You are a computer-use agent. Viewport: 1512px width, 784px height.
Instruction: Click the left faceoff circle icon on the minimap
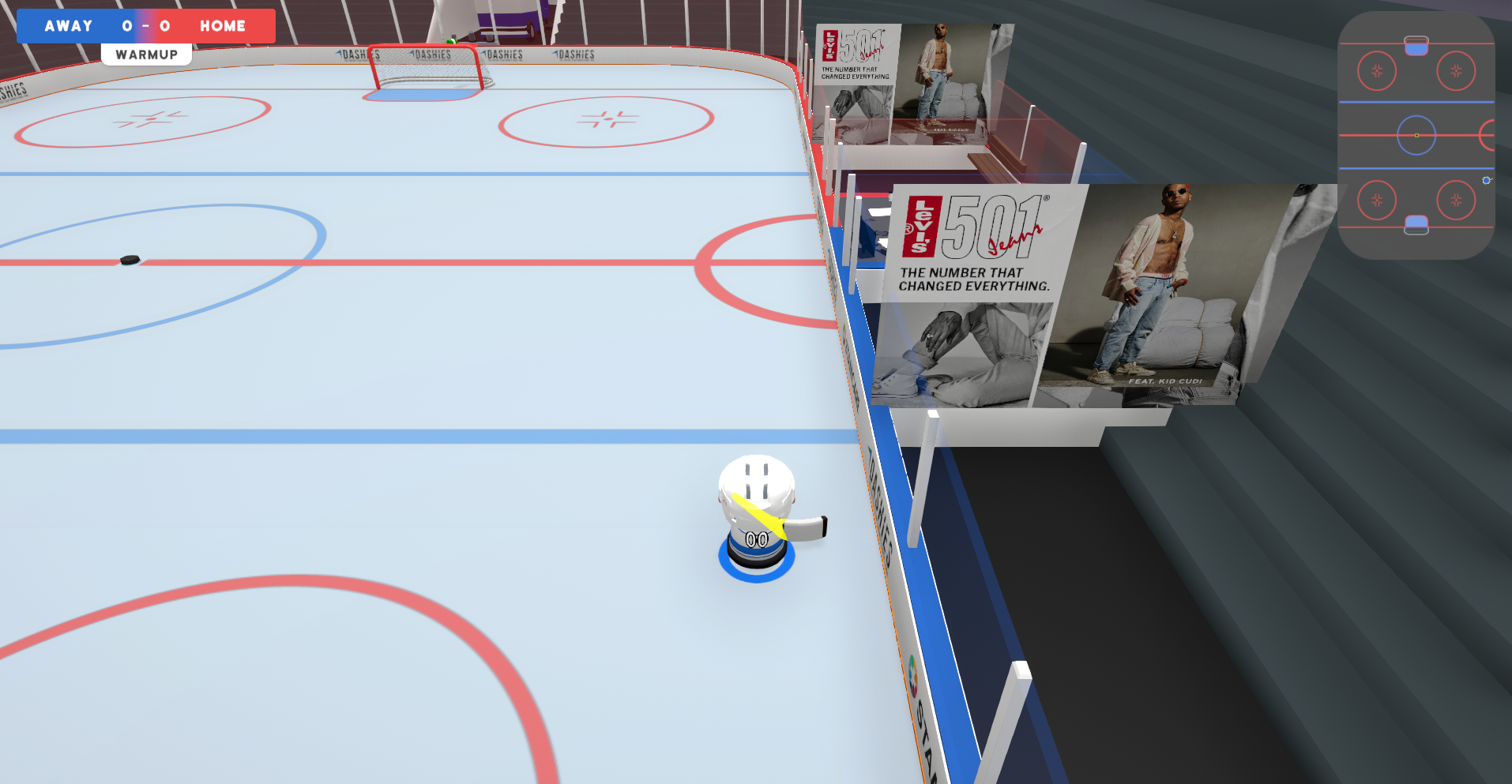[x=1377, y=71]
